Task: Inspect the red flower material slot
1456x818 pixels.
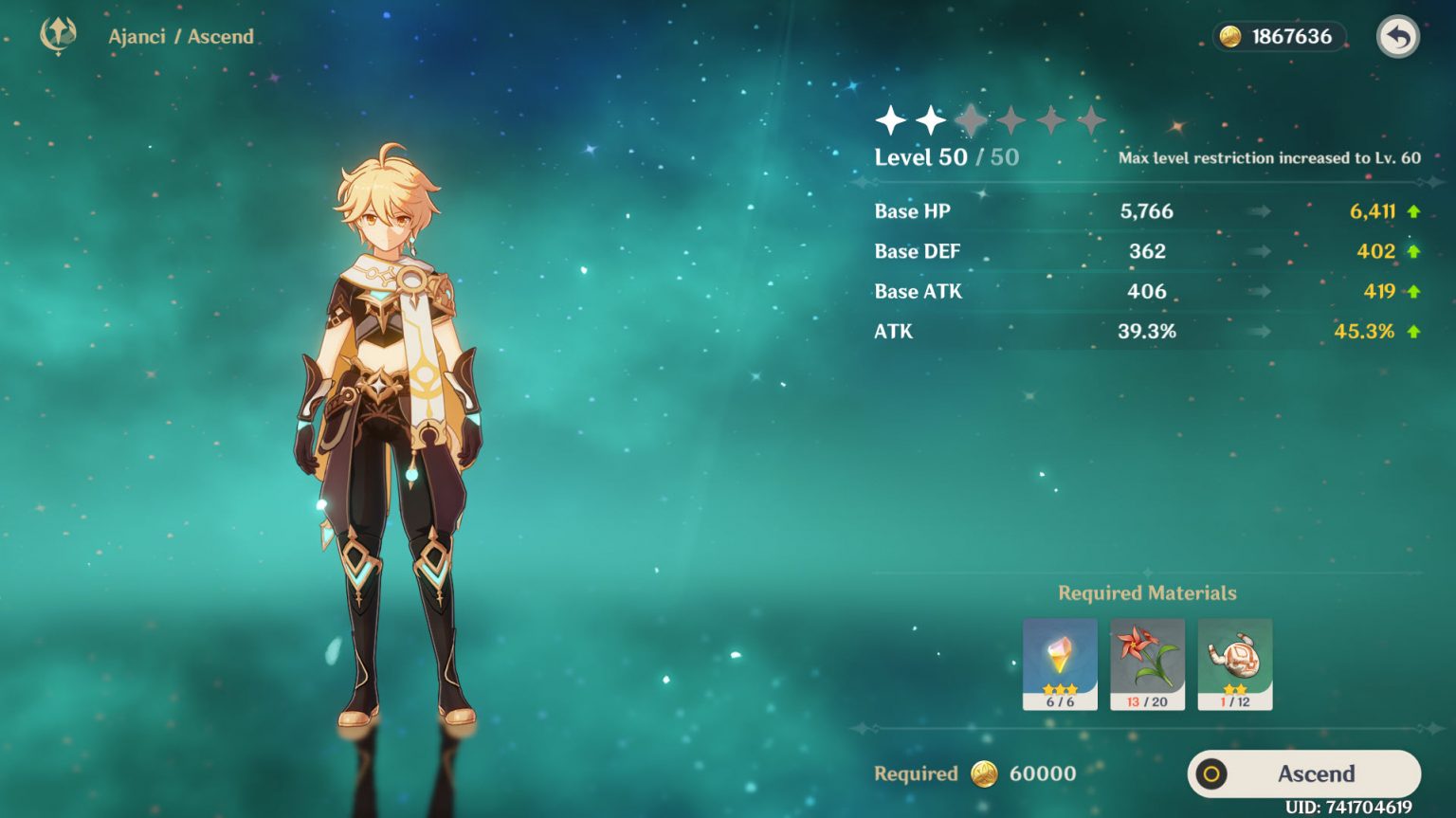Action: pyautogui.click(x=1147, y=663)
